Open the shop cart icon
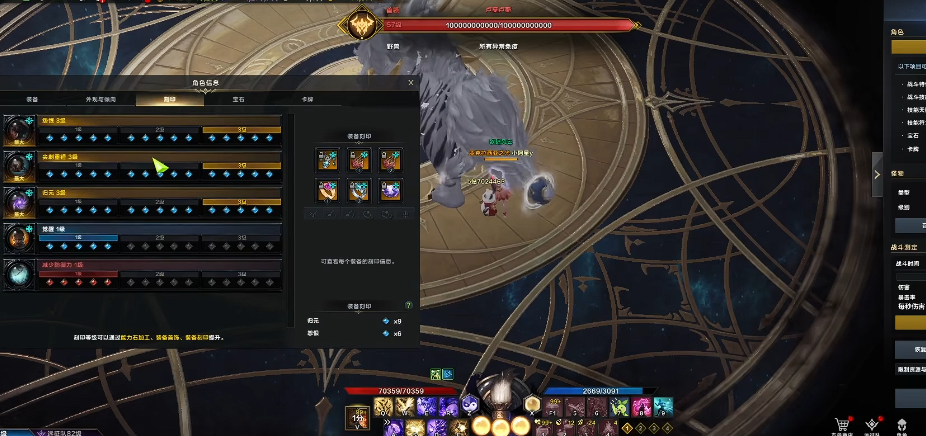Screen dimensions: 926x436 coord(845,424)
